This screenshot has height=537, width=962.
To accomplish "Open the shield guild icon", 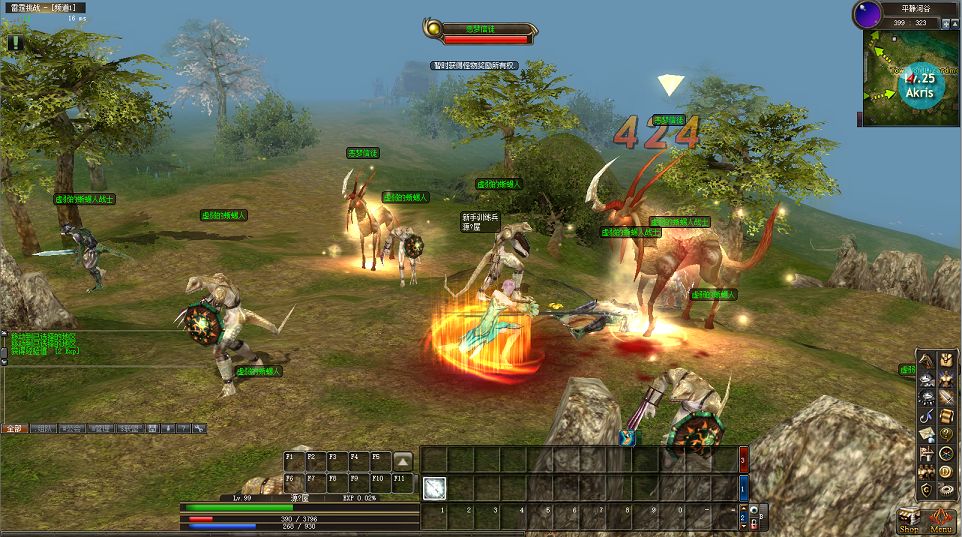I will point(927,488).
